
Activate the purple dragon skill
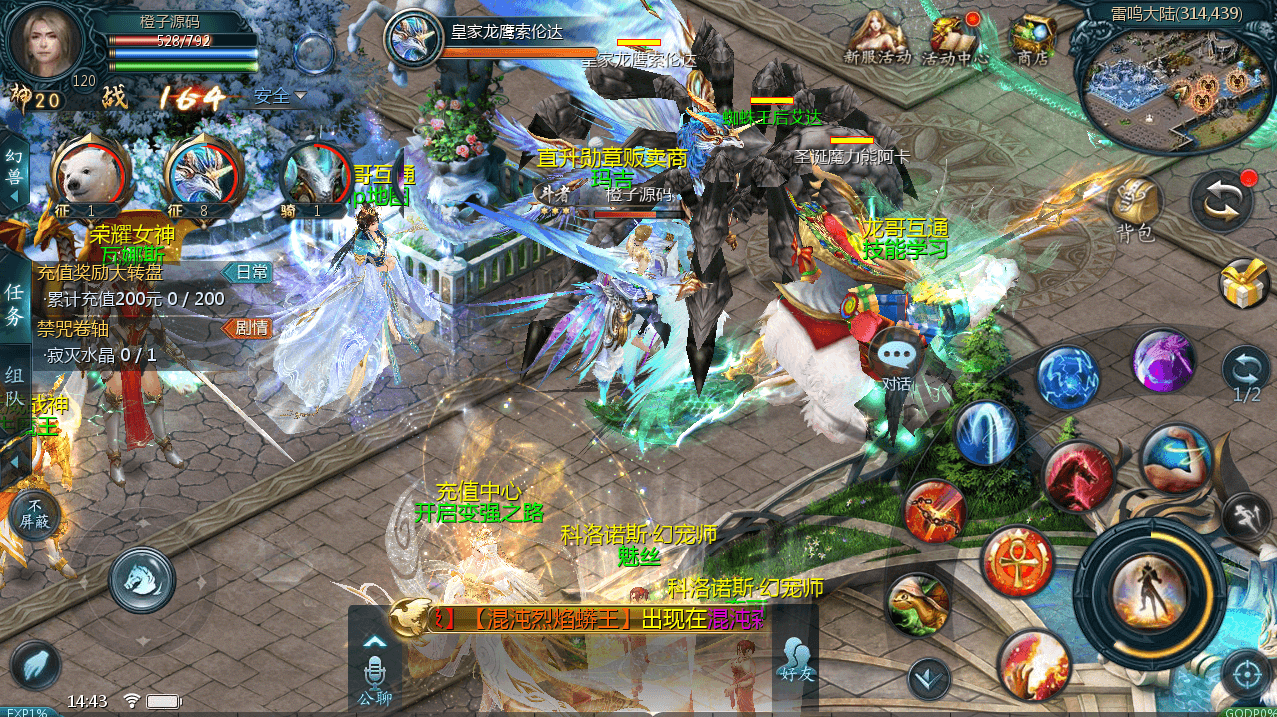tap(1164, 361)
